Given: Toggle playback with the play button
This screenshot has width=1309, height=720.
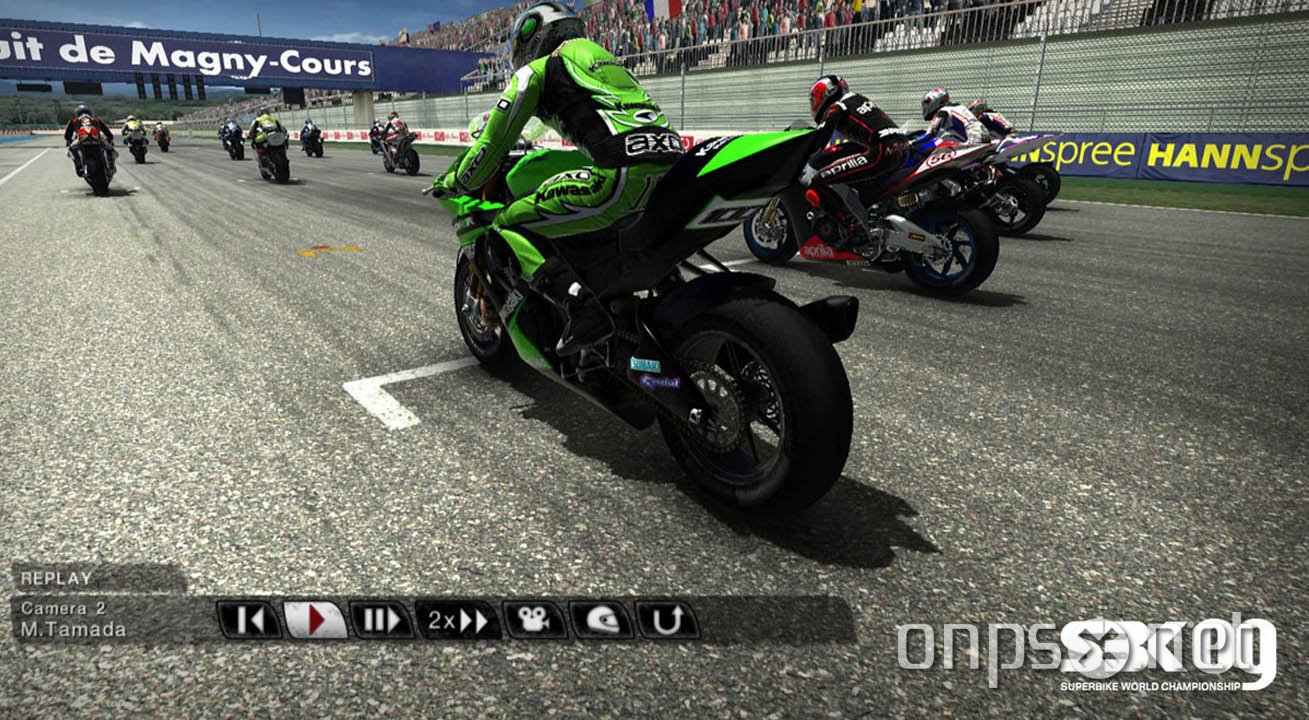Looking at the screenshot, I should click(x=313, y=620).
